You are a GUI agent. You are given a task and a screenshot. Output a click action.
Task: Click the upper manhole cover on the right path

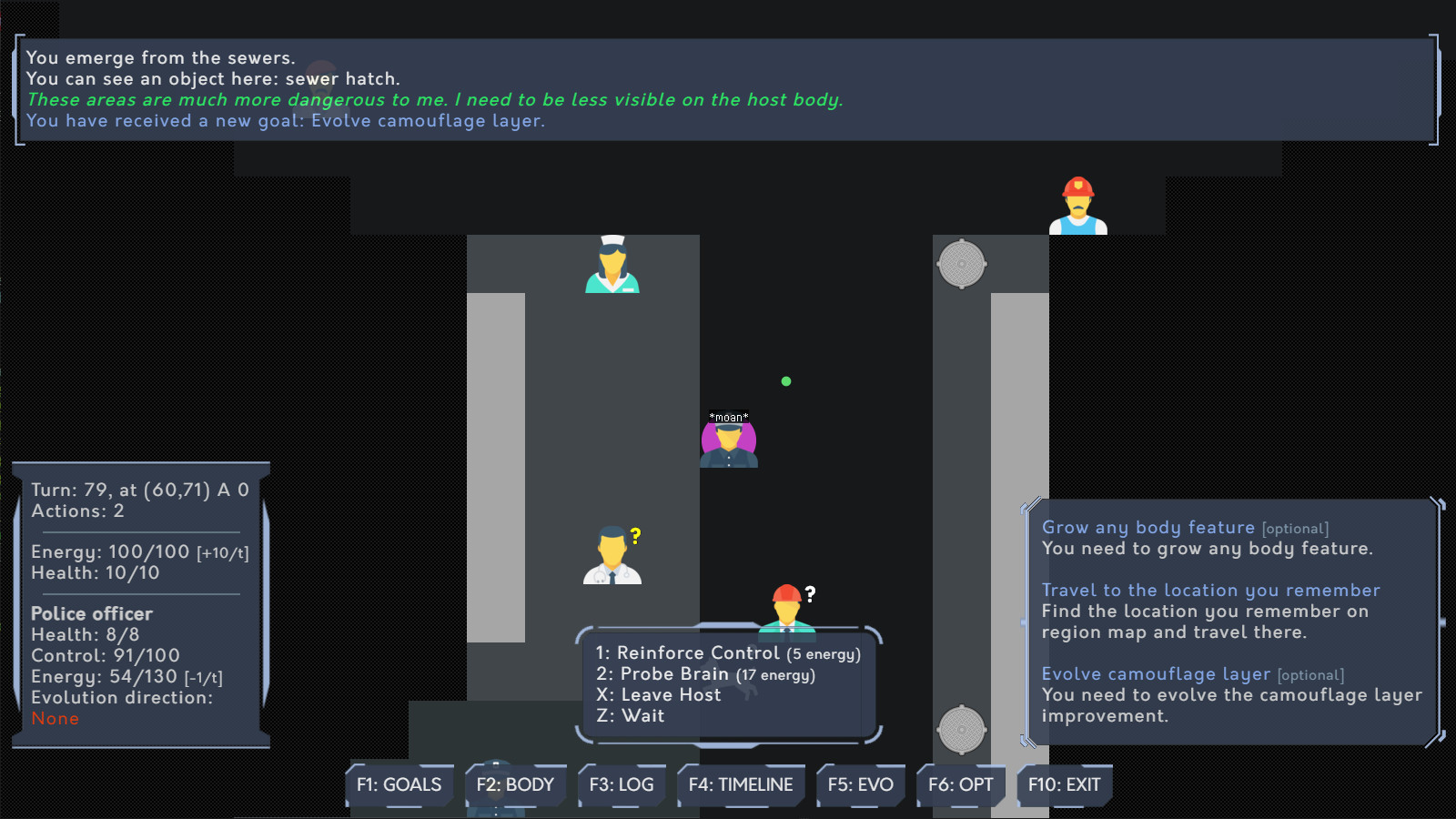pos(962,264)
